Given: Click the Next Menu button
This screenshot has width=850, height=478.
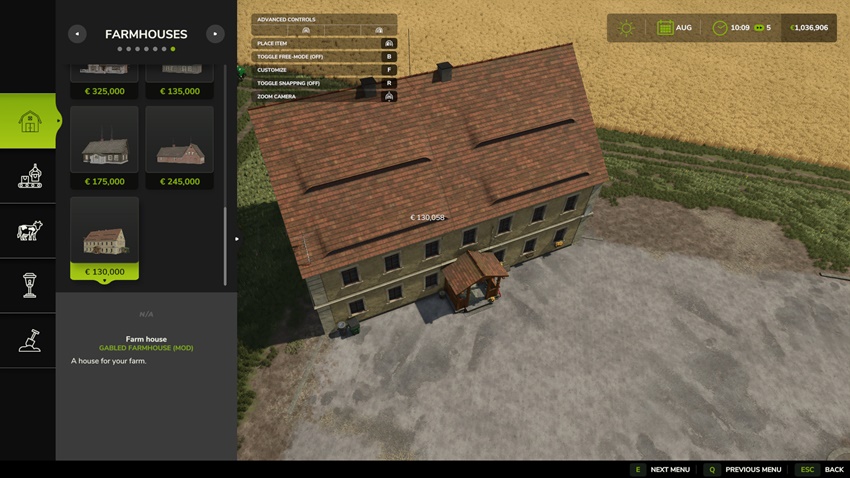Looking at the screenshot, I should click(660, 470).
